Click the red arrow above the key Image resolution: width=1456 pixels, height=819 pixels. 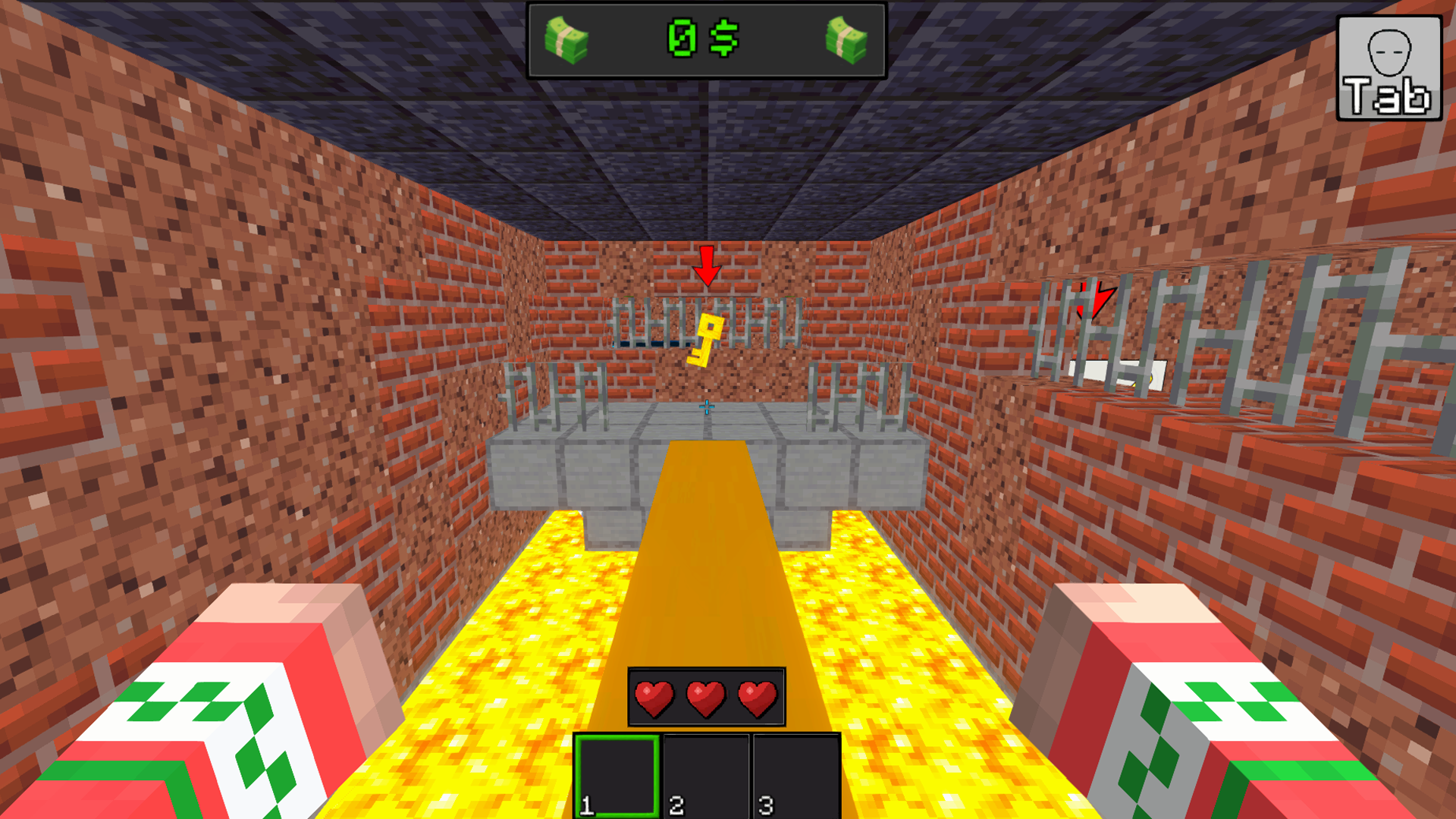point(707,267)
